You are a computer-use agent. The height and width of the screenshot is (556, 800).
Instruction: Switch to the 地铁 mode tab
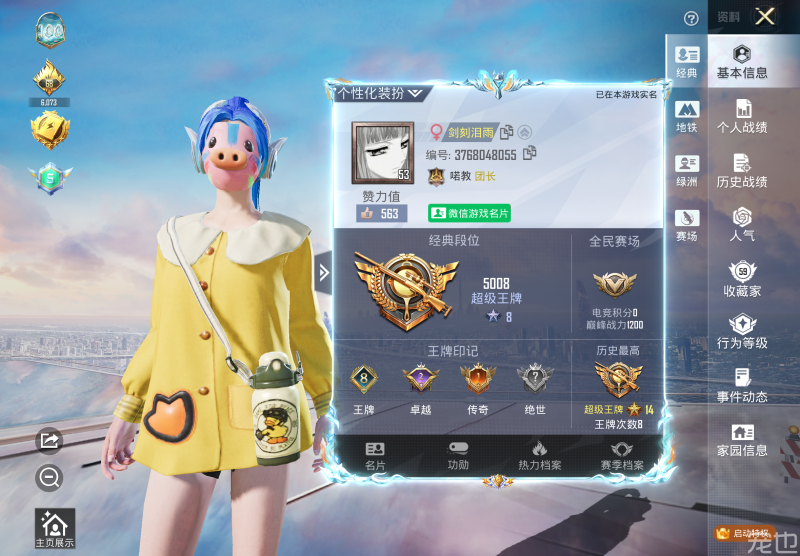click(687, 116)
